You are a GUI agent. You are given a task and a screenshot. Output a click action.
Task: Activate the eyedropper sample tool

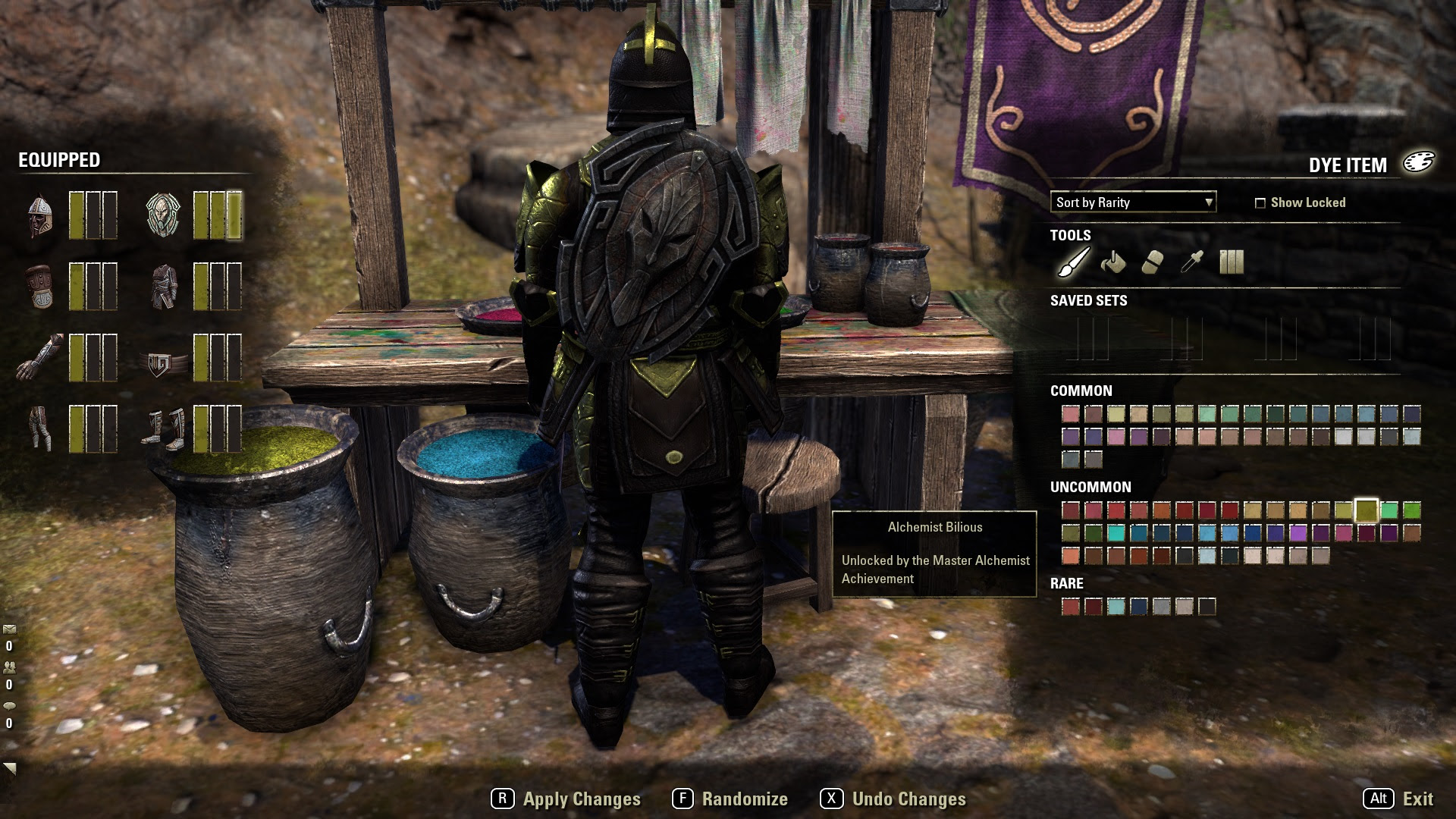click(x=1191, y=262)
